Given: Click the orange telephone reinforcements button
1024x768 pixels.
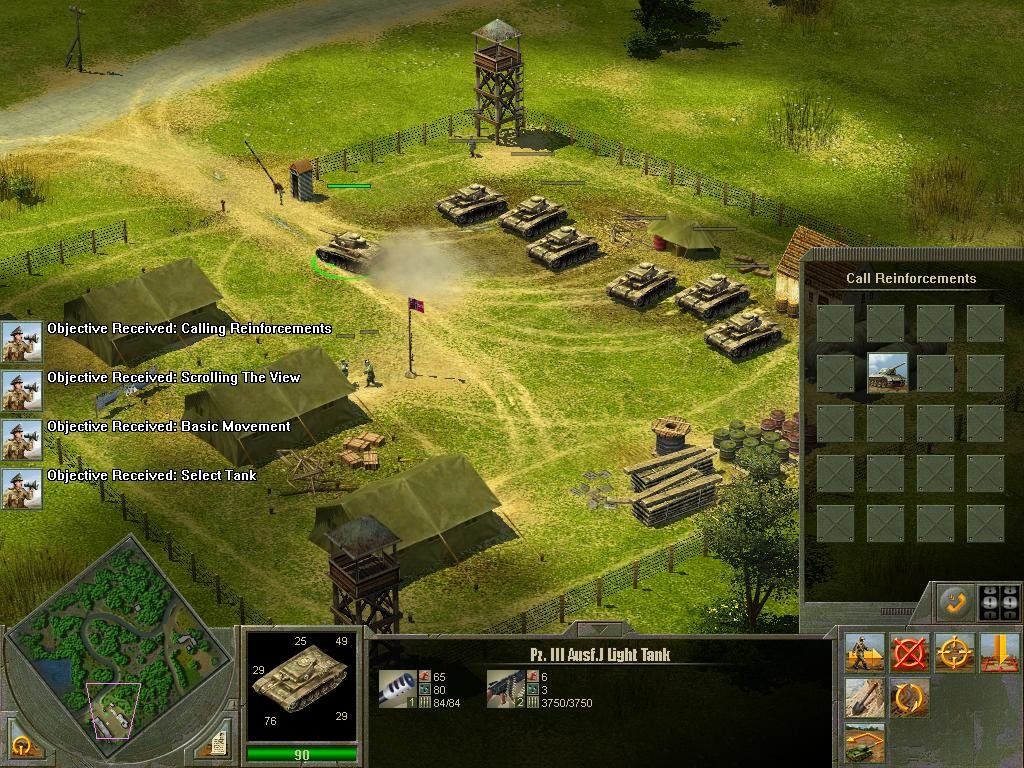Looking at the screenshot, I should pyautogui.click(x=954, y=603).
